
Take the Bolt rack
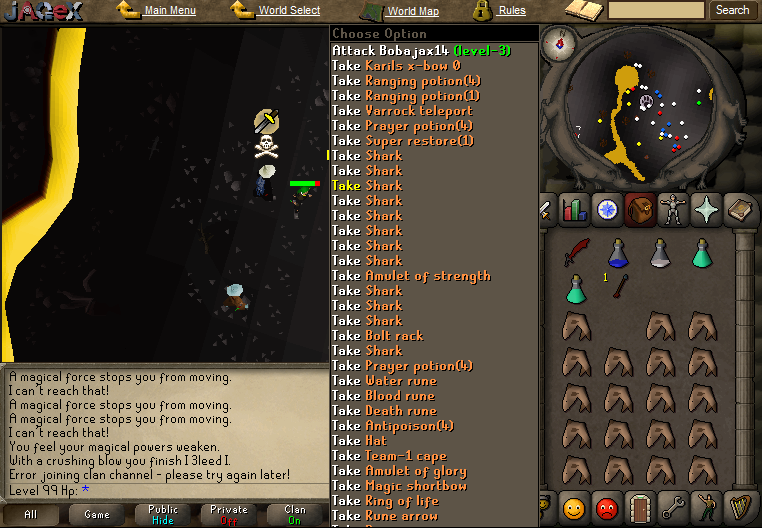[x=394, y=335]
